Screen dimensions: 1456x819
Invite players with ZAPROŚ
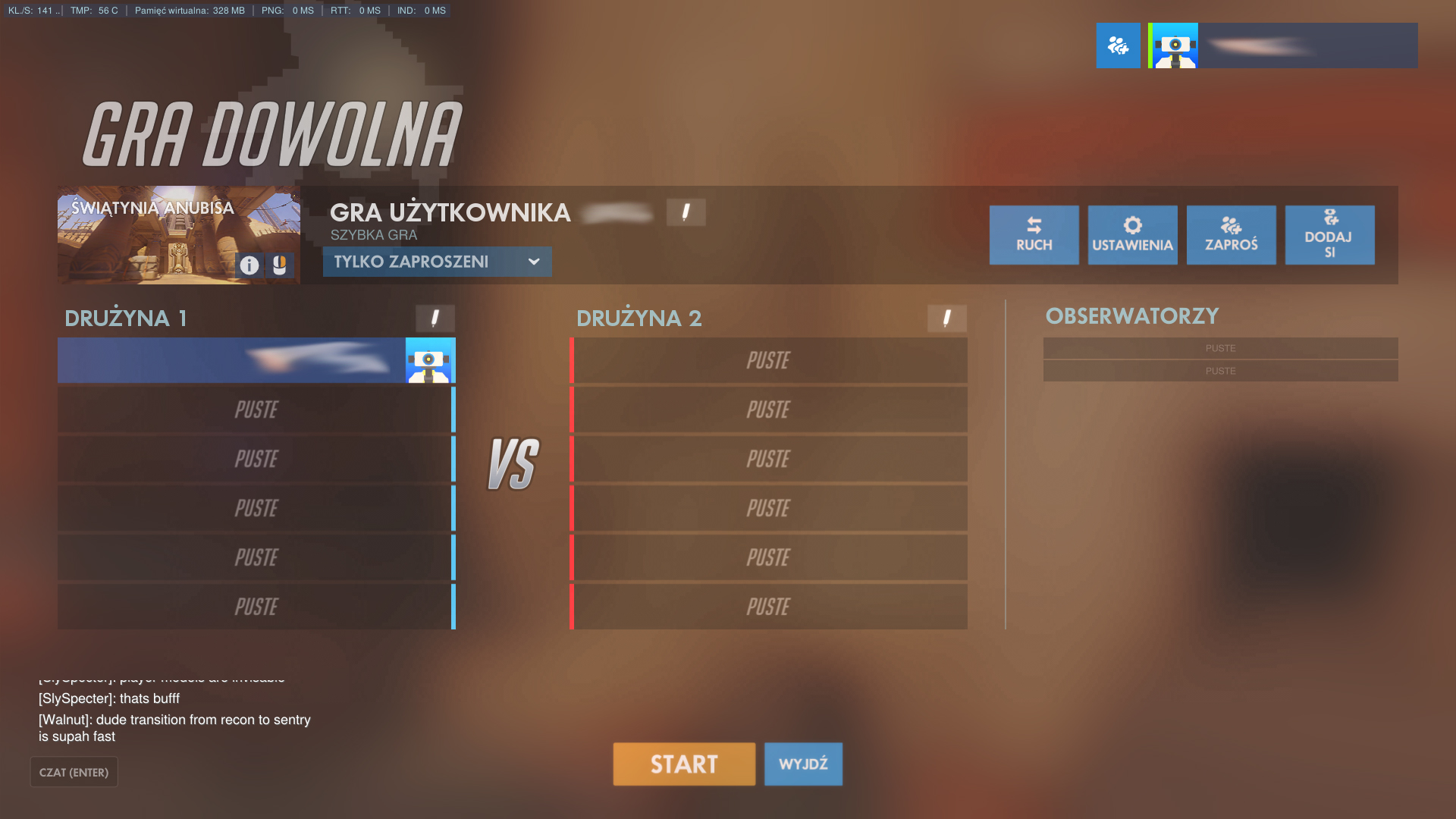coord(1231,235)
